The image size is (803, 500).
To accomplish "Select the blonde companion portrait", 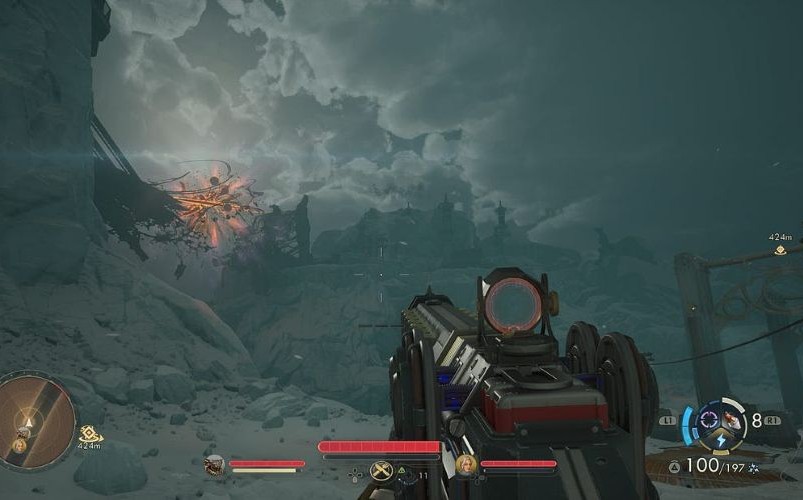I will tap(466, 465).
